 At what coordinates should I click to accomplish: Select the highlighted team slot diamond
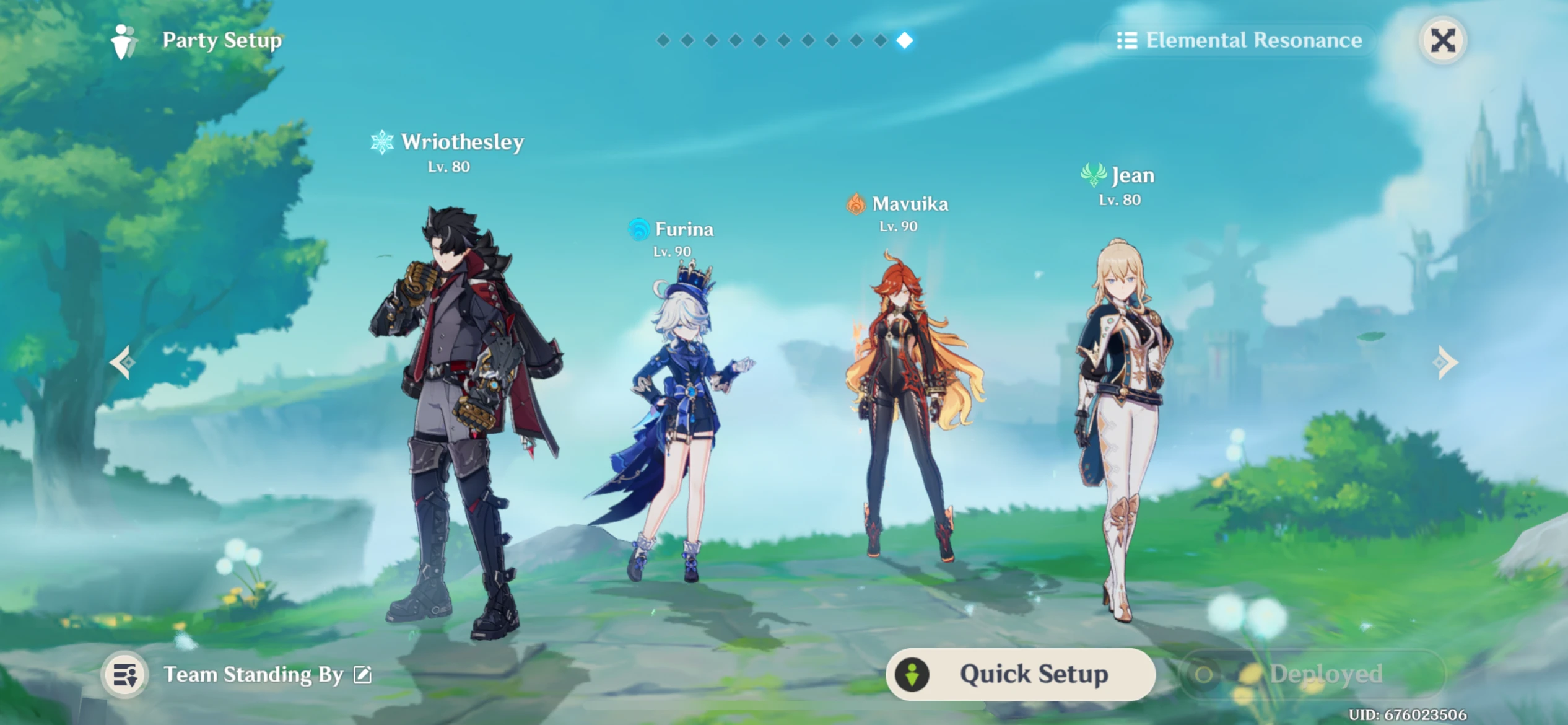tap(906, 41)
